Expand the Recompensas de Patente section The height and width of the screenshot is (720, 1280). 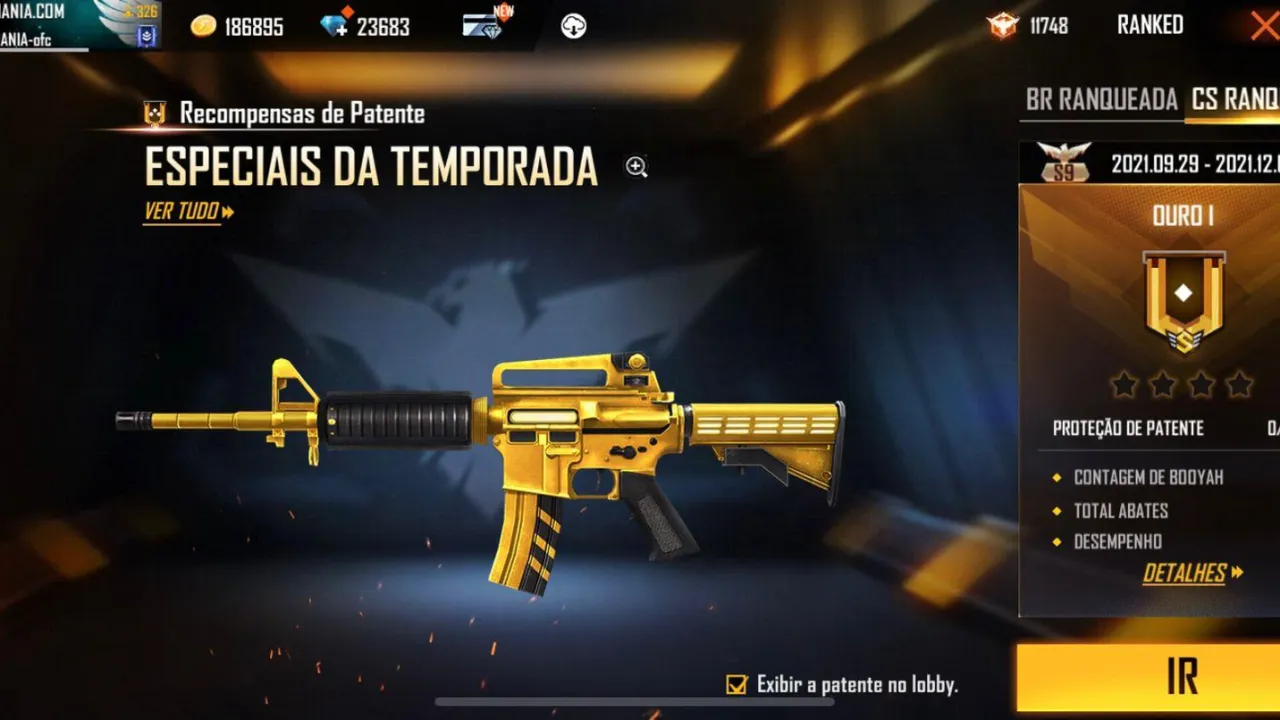pos(300,113)
